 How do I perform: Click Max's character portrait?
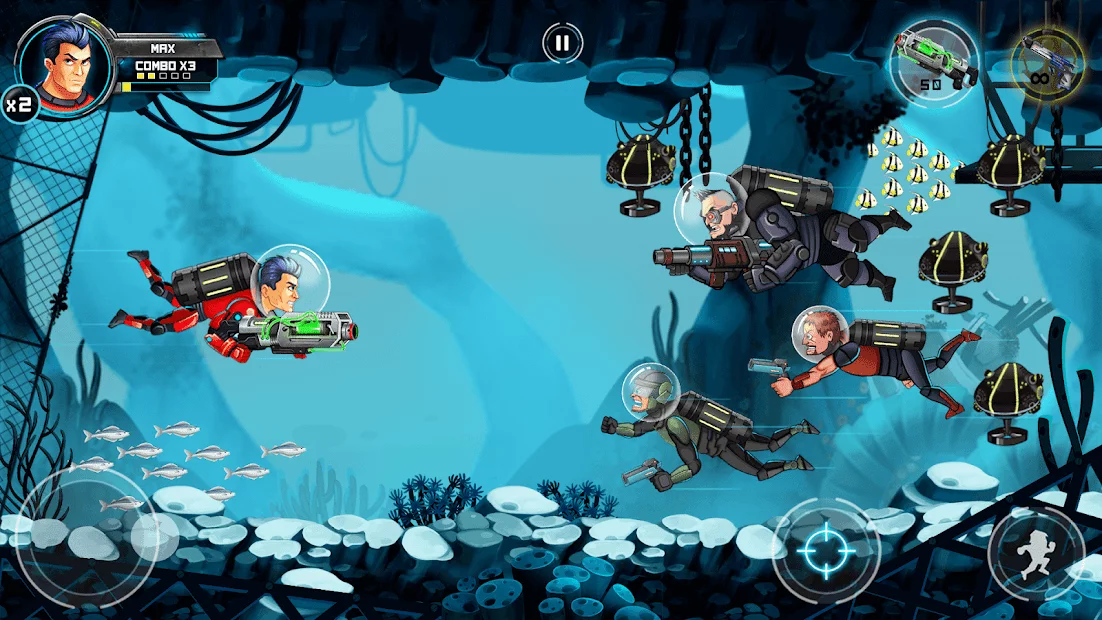64,60
